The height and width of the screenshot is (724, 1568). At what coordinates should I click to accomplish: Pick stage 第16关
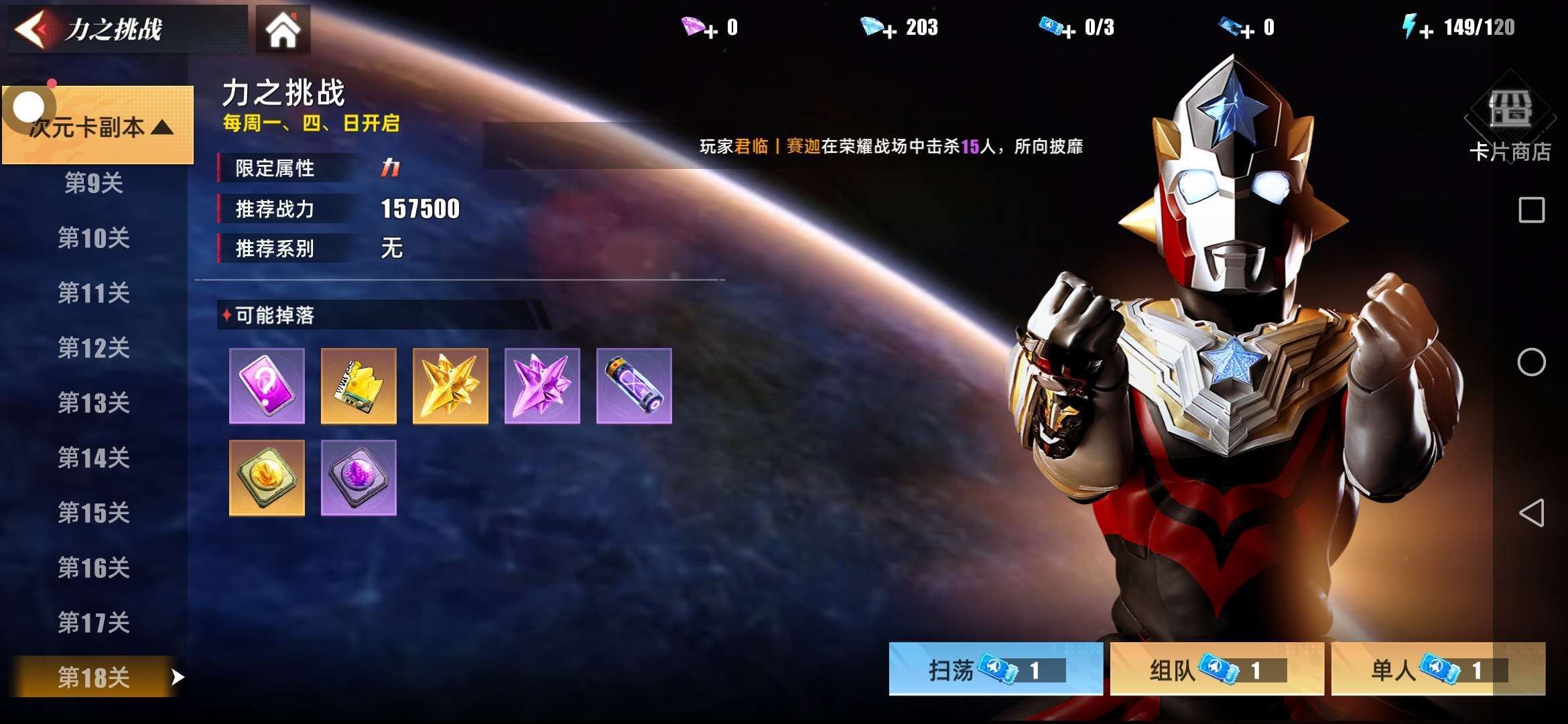[94, 568]
